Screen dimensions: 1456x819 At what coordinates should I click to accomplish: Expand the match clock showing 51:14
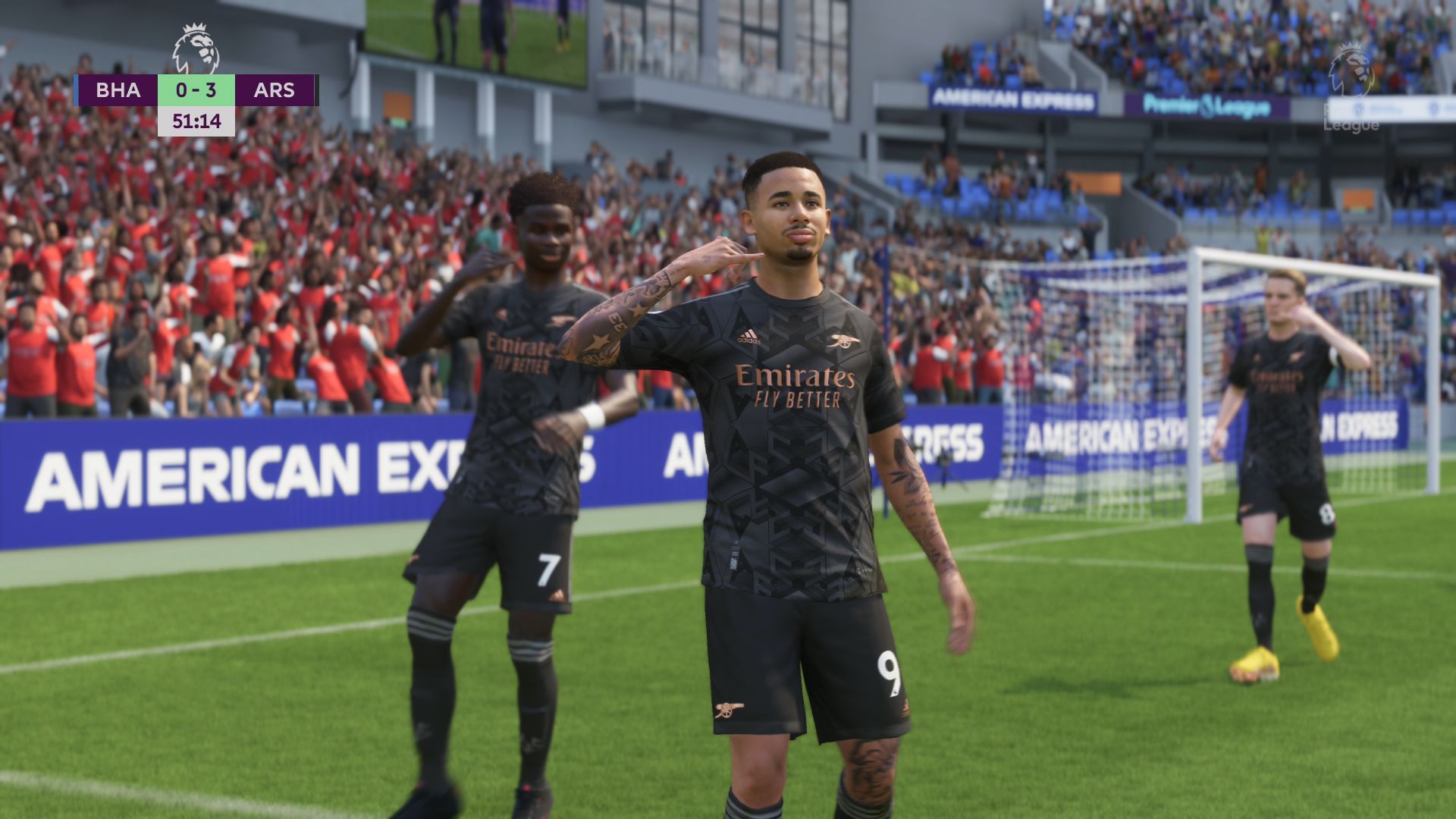point(197,121)
